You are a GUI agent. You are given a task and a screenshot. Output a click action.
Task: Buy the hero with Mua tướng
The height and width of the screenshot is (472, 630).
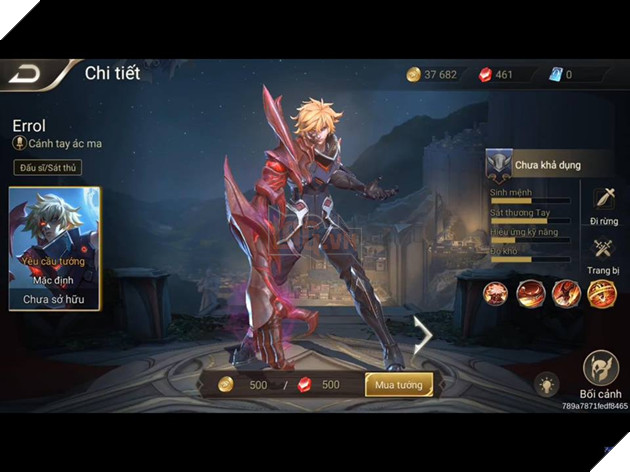398,384
